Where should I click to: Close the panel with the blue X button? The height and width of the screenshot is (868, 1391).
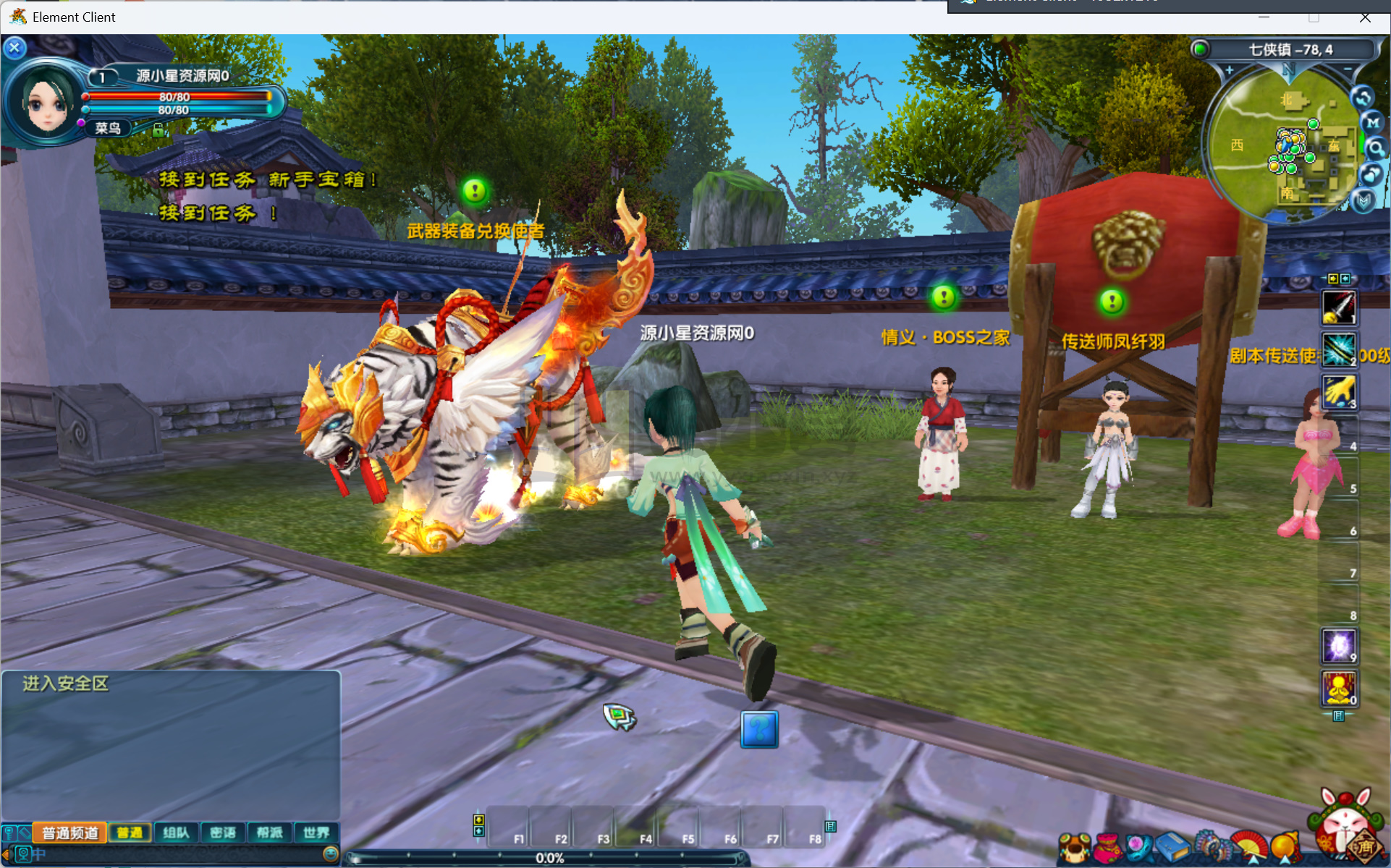point(14,48)
